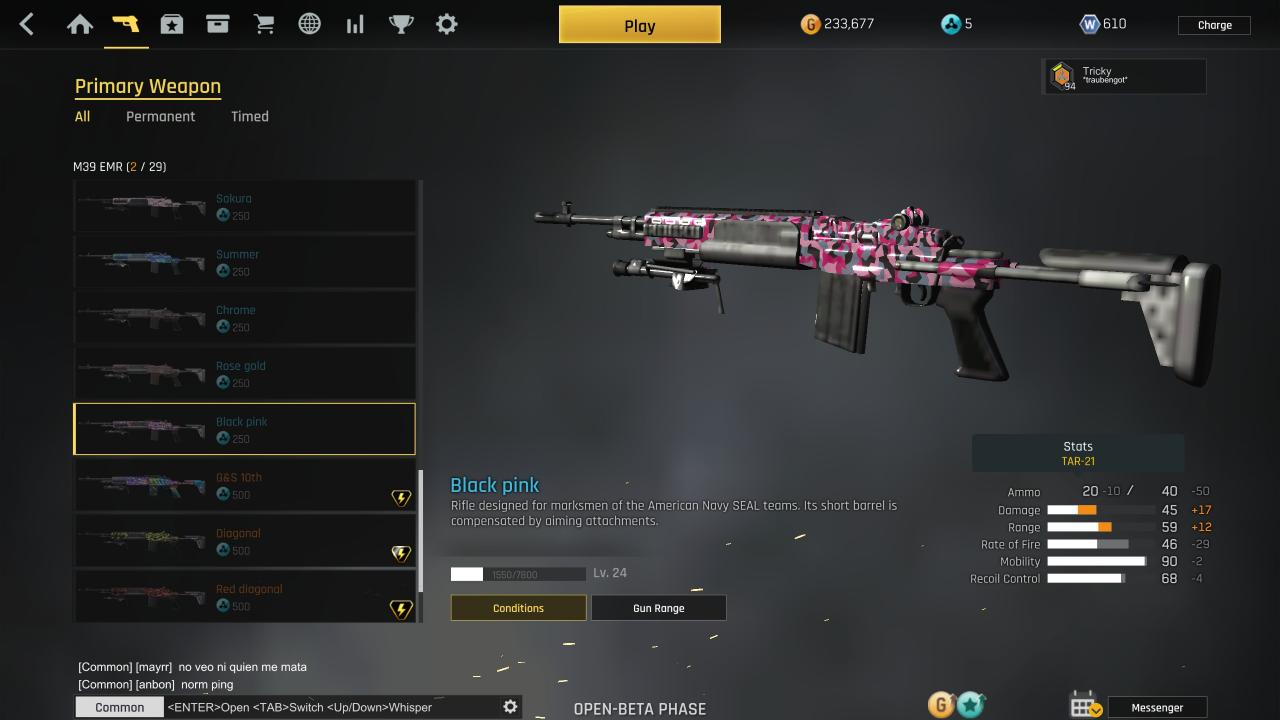Open chat settings gear icon
This screenshot has height=720, width=1280.
tap(510, 707)
